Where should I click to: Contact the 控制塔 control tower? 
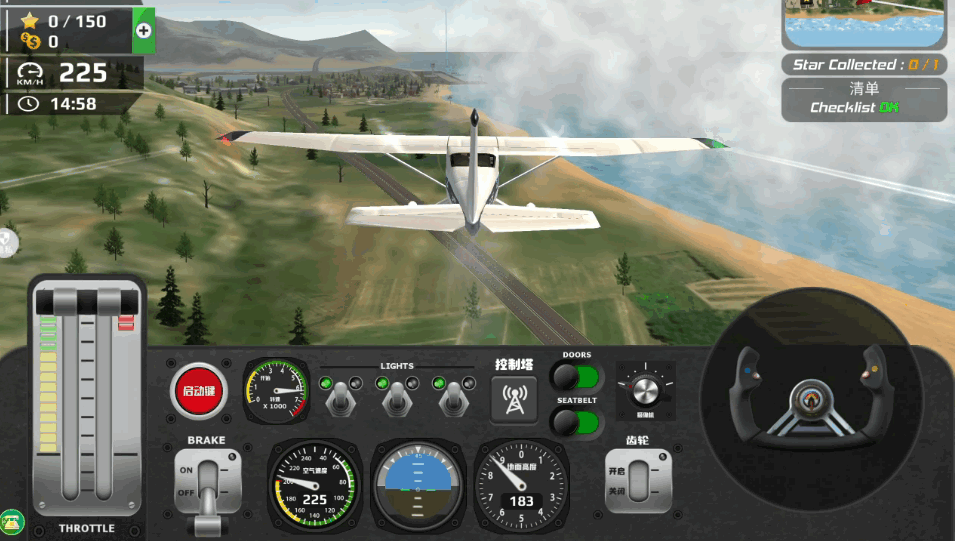[x=514, y=399]
